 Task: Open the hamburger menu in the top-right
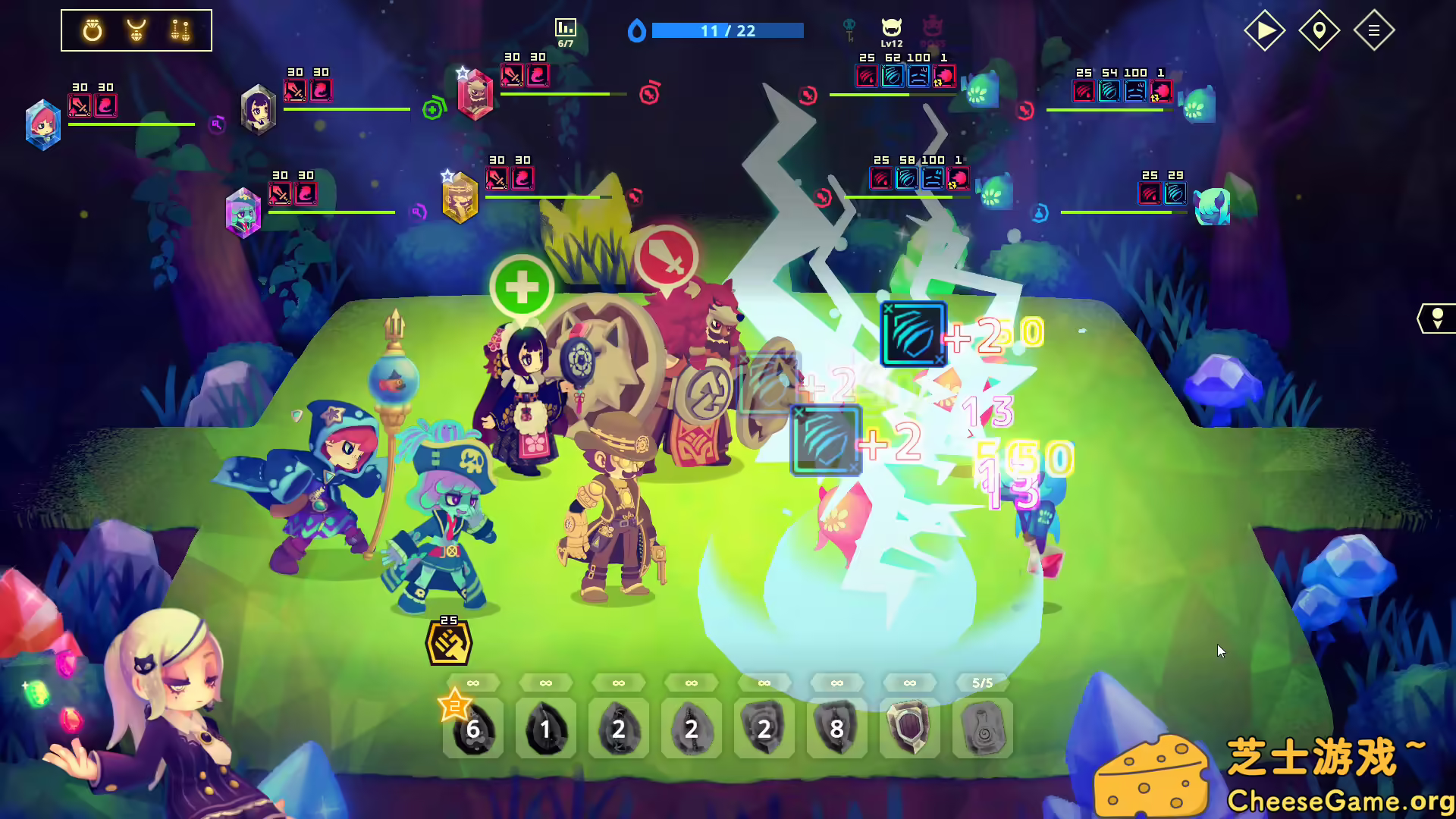click(1375, 31)
